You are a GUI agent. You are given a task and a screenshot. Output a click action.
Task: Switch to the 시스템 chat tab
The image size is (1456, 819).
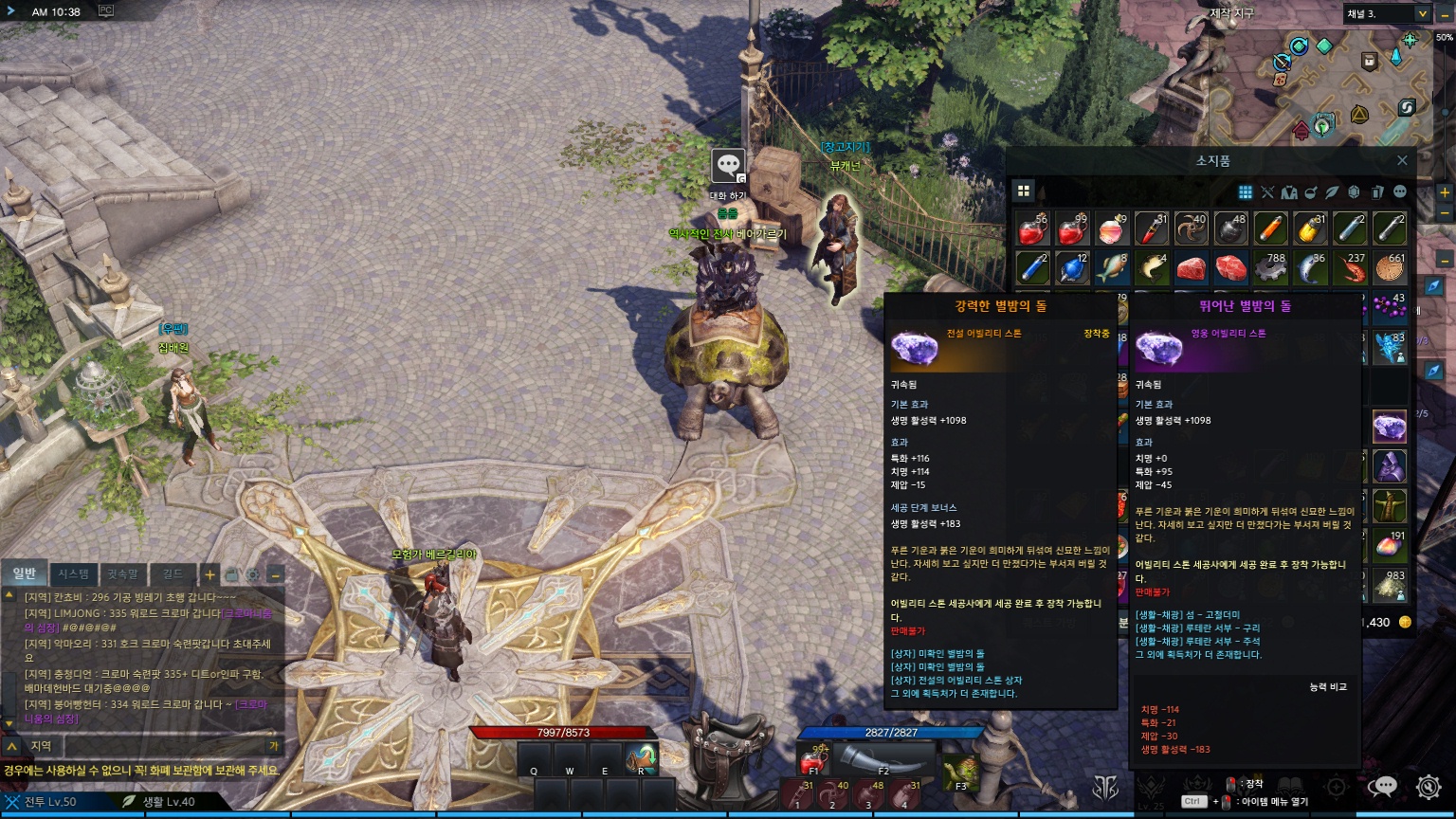[x=73, y=574]
